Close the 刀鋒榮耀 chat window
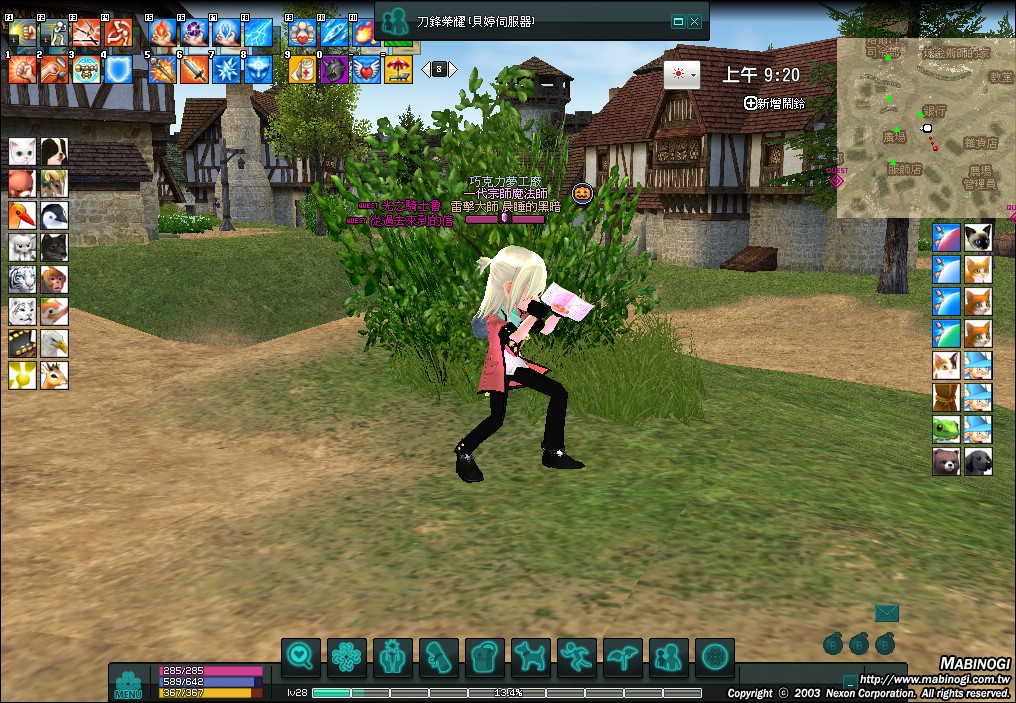1016x703 pixels. click(x=695, y=21)
